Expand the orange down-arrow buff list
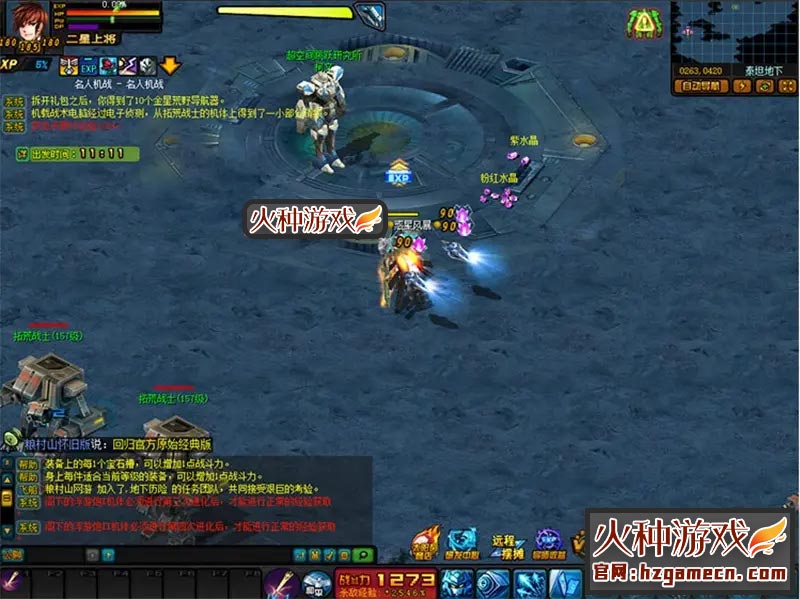This screenshot has width=800, height=599. click(170, 65)
